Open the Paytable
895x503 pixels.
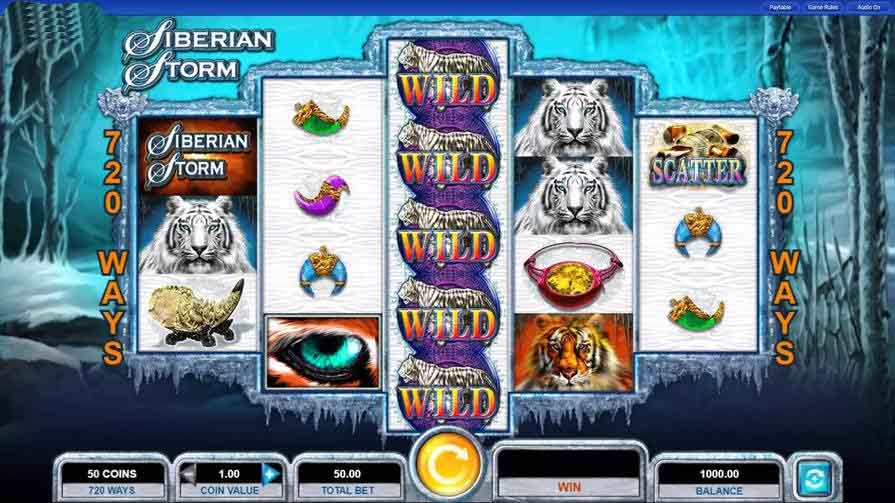click(781, 7)
